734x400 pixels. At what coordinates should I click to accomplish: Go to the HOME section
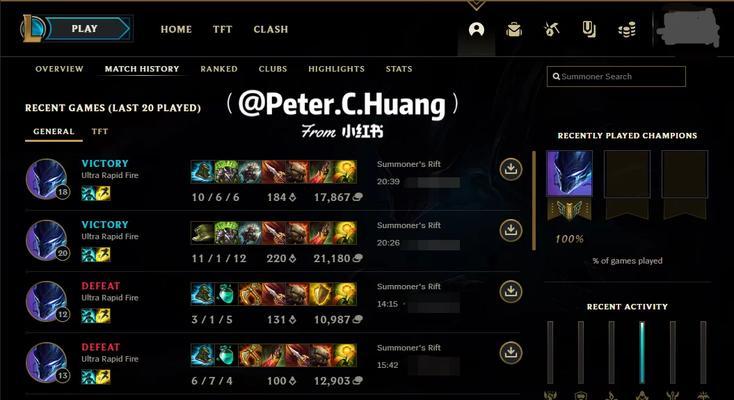point(176,30)
